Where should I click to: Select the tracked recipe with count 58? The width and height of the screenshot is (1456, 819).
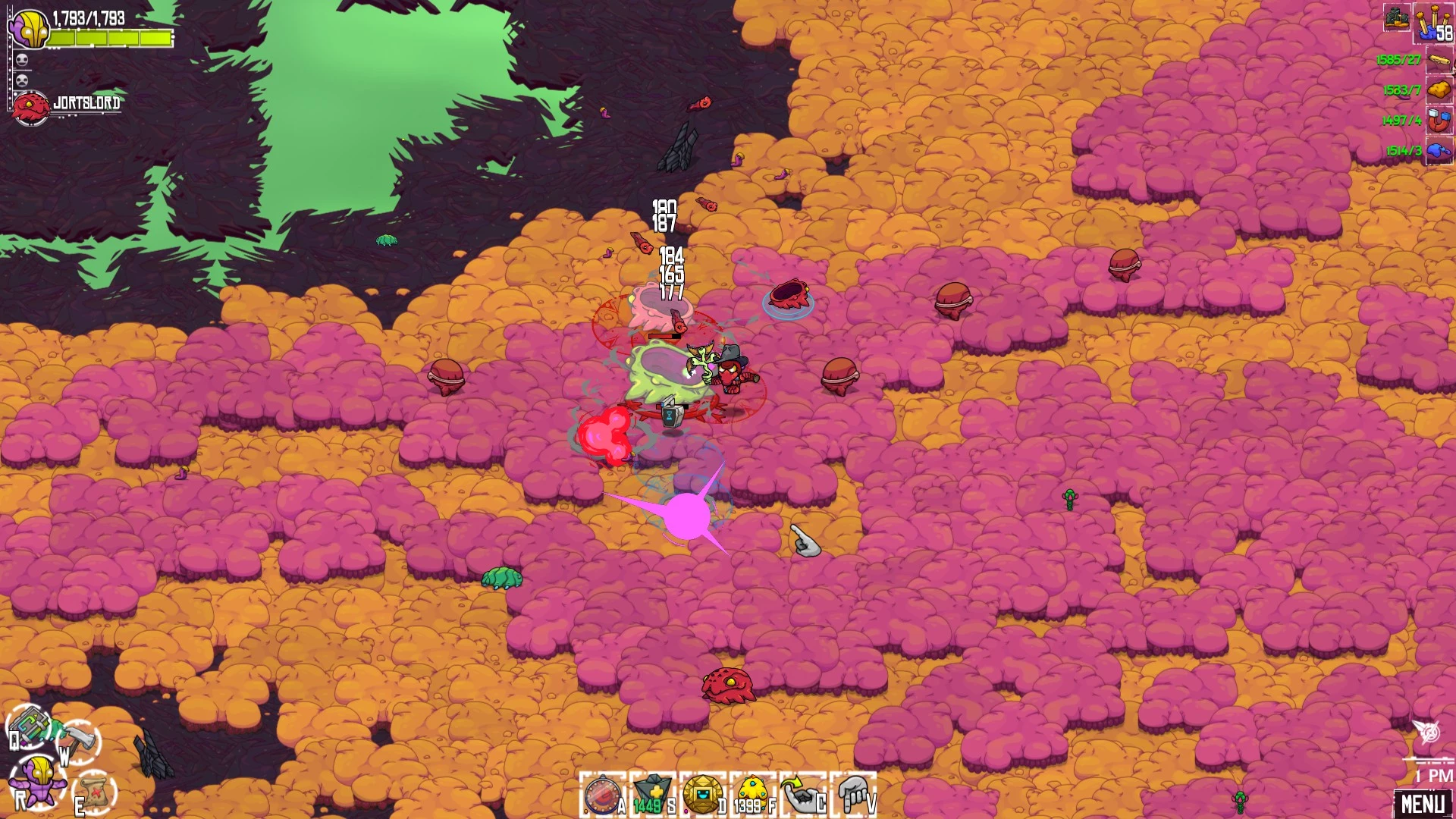1433,23
